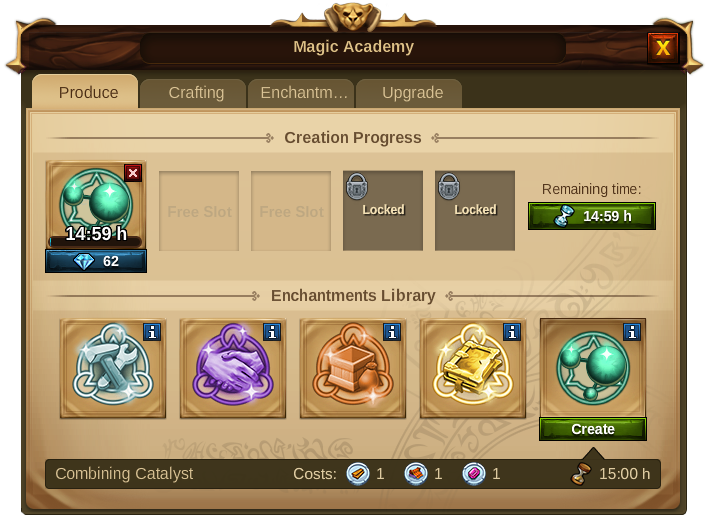Viewport: 709px width, 515px height.
Task: Select the green orbs Combining Catalyst tile
Action: tap(590, 368)
